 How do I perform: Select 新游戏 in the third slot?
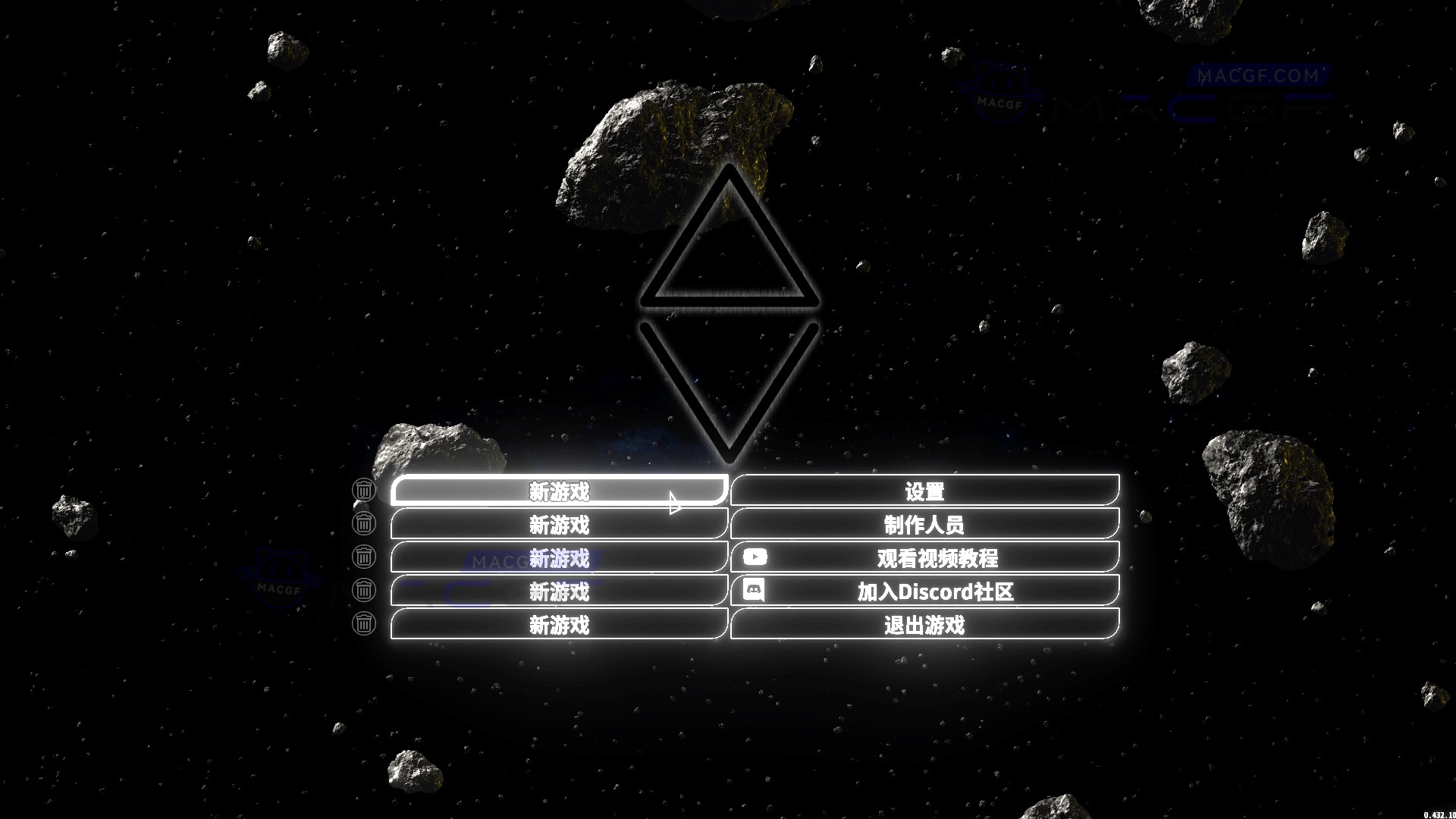(x=559, y=558)
